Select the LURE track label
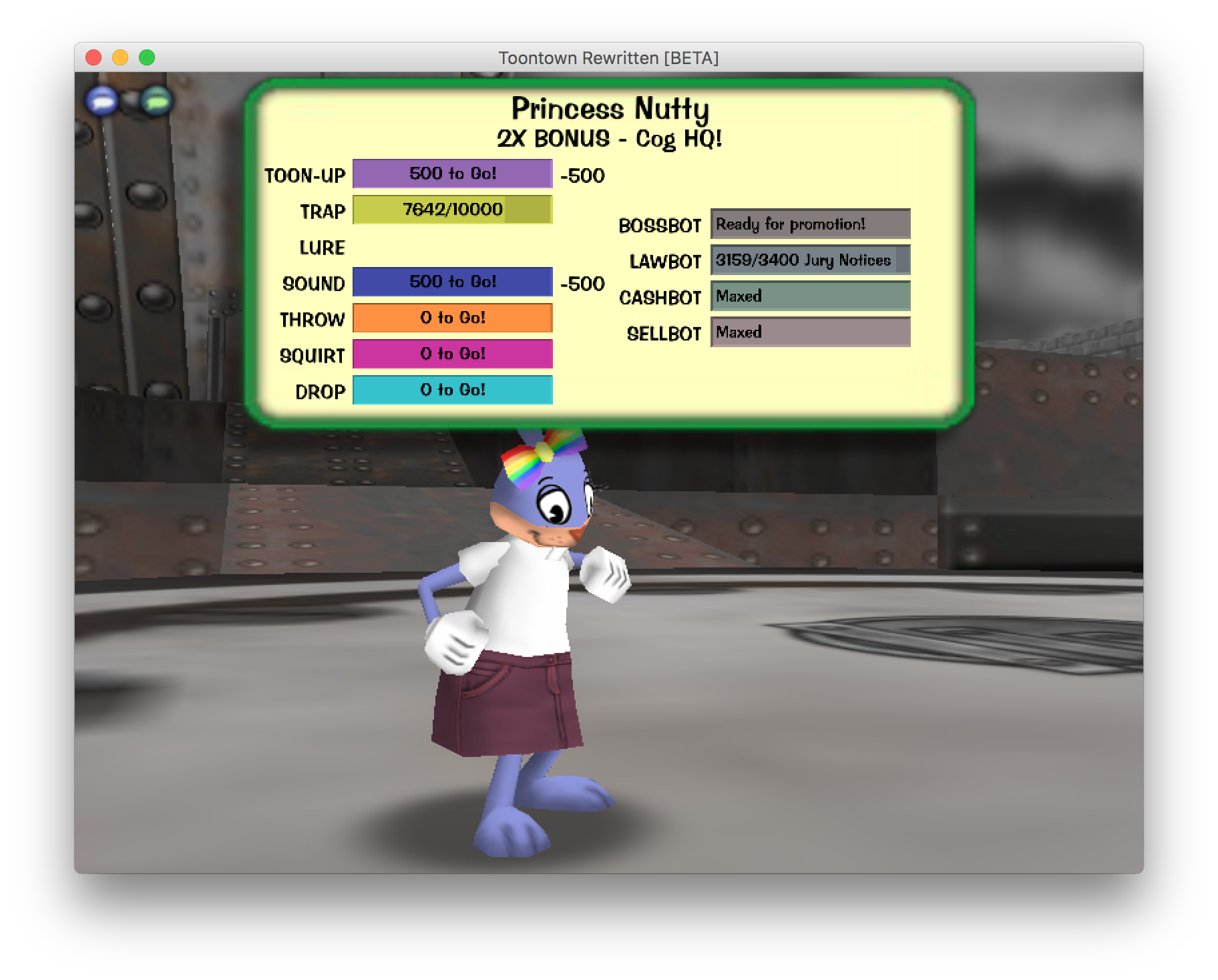The width and height of the screenshot is (1218, 980). pos(323,248)
